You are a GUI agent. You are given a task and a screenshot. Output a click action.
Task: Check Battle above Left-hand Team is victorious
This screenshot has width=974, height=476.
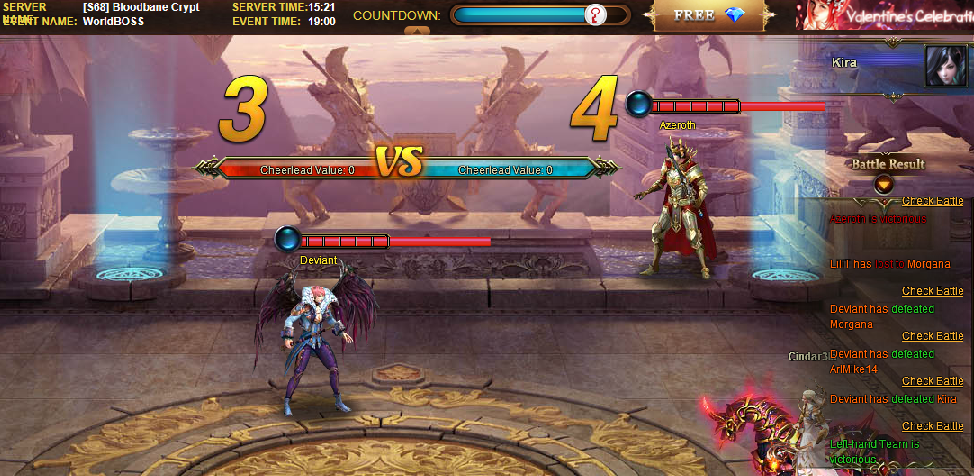click(932, 426)
